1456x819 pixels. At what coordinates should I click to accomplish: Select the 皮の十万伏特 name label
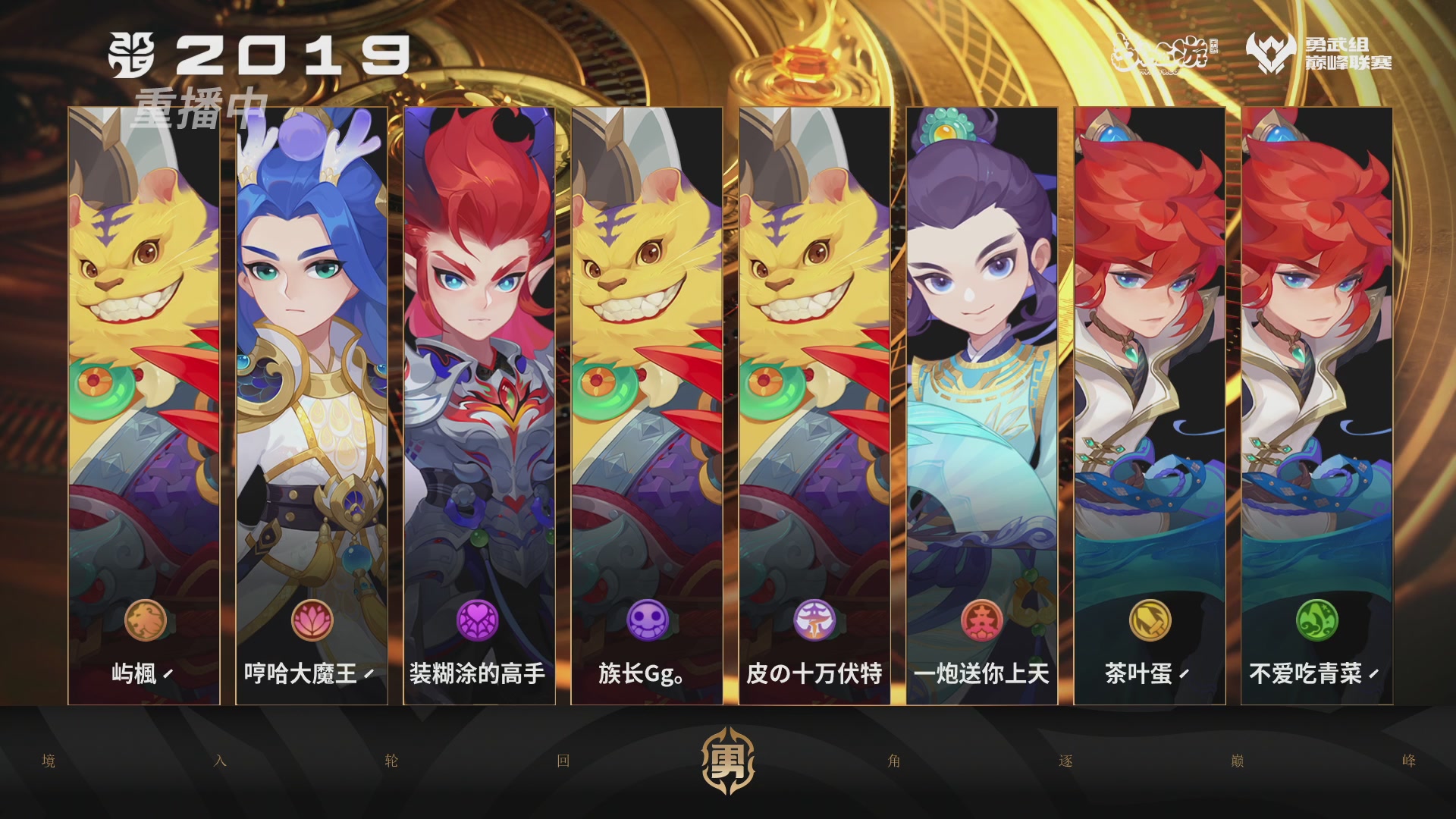[x=812, y=672]
